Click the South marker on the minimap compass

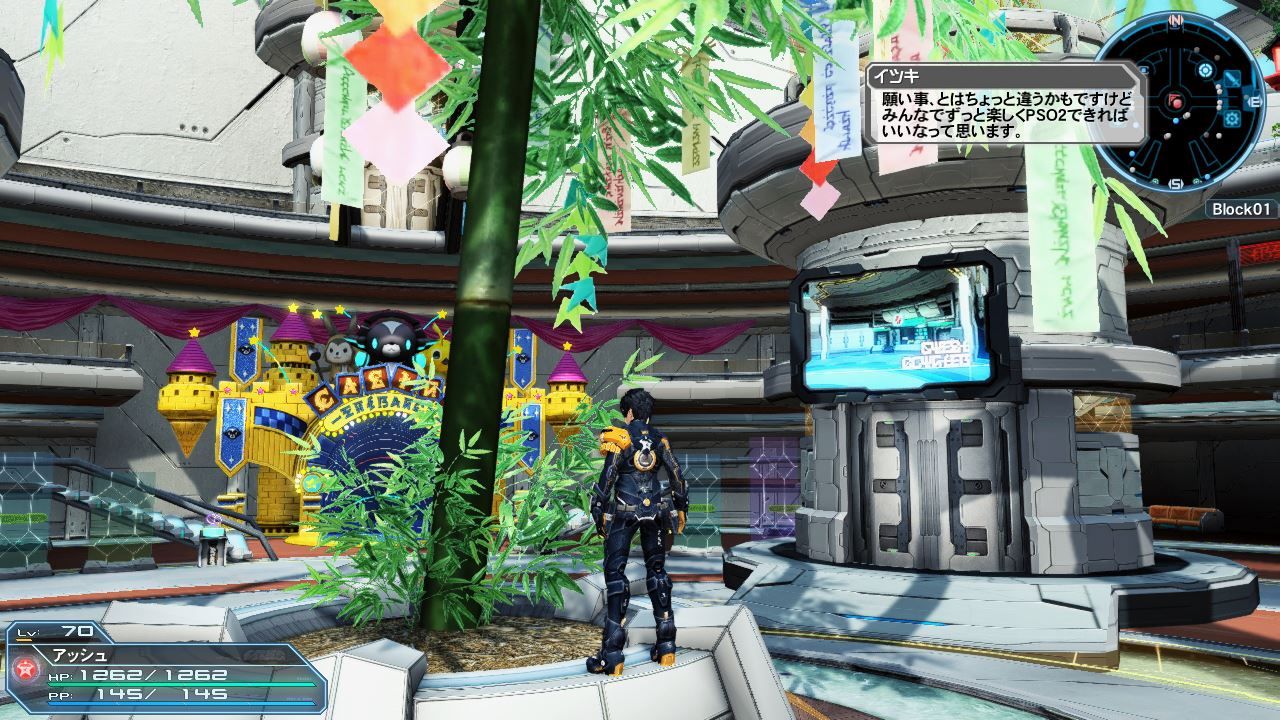click(x=1177, y=183)
